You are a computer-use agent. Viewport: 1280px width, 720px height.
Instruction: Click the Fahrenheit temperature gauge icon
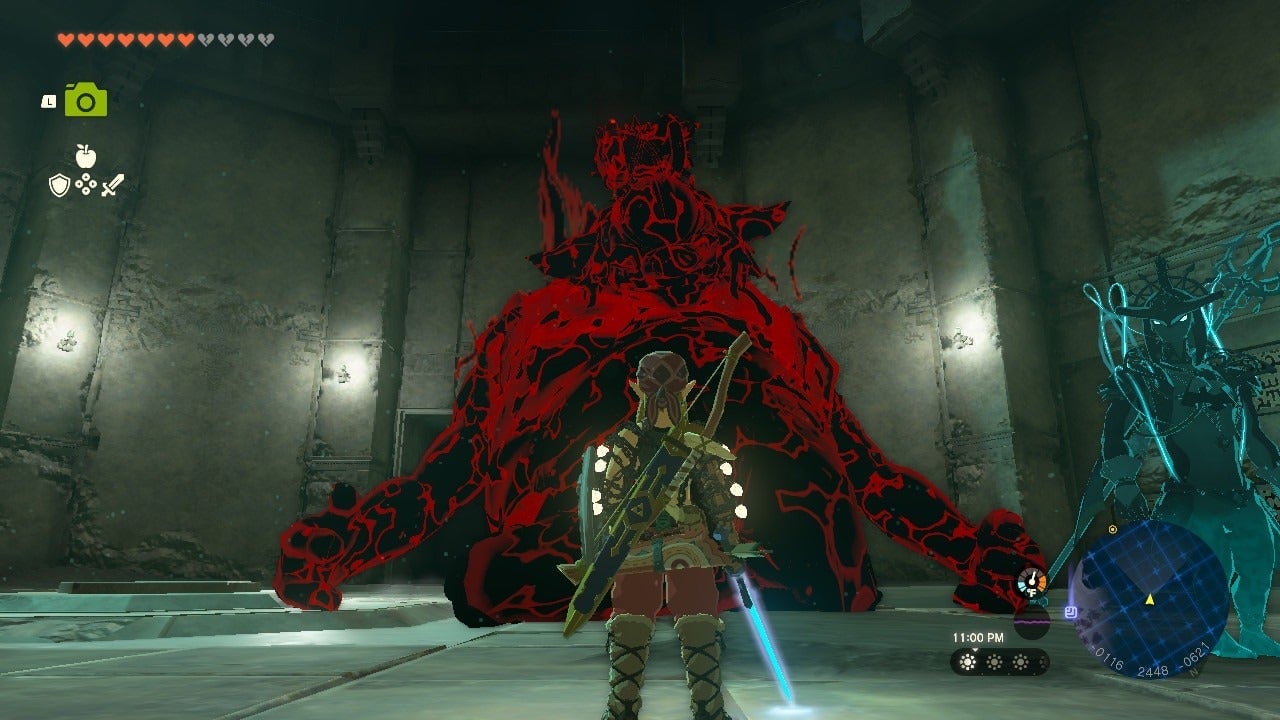point(1032,580)
